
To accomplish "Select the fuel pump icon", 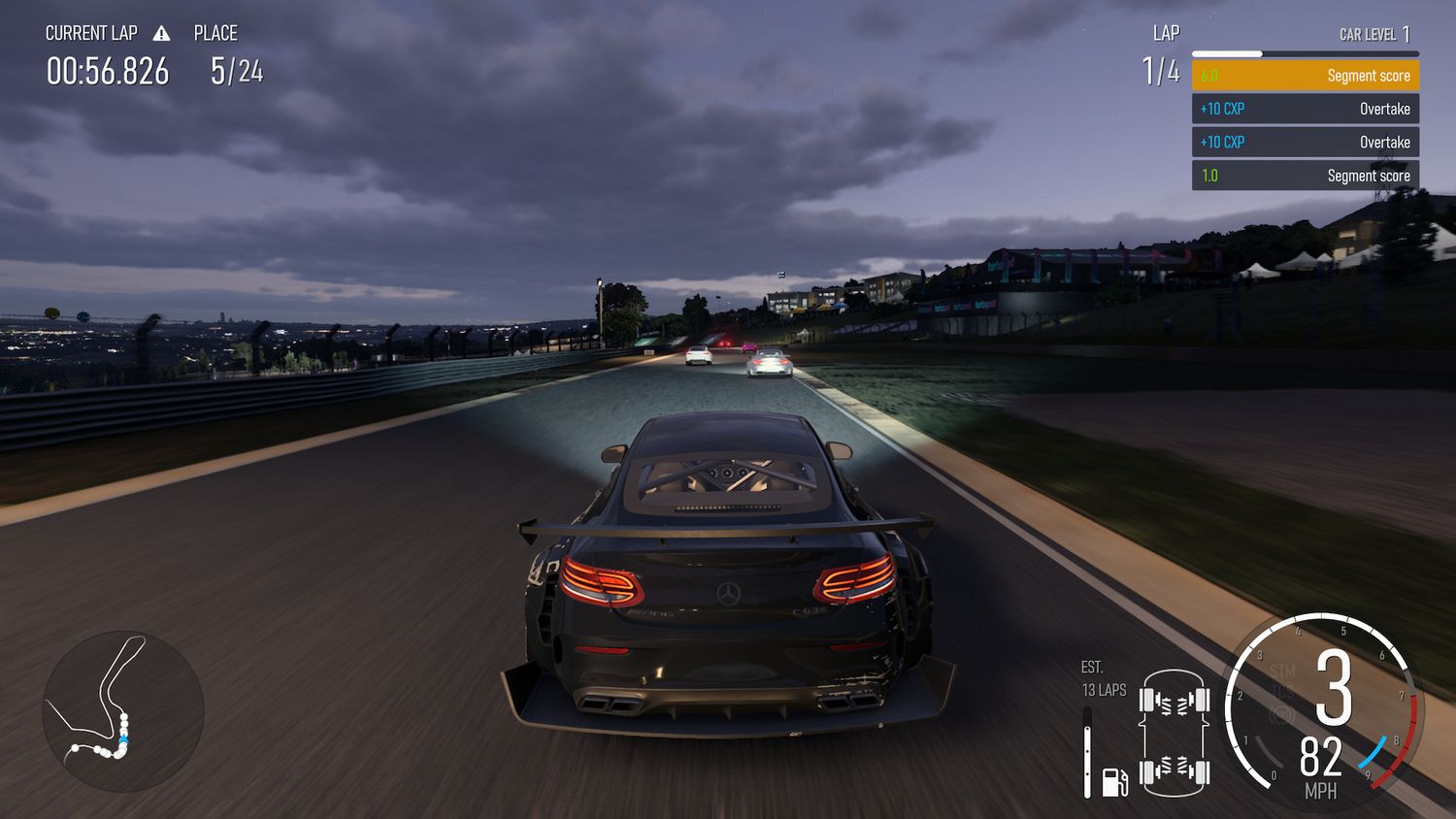I will (x=1114, y=781).
